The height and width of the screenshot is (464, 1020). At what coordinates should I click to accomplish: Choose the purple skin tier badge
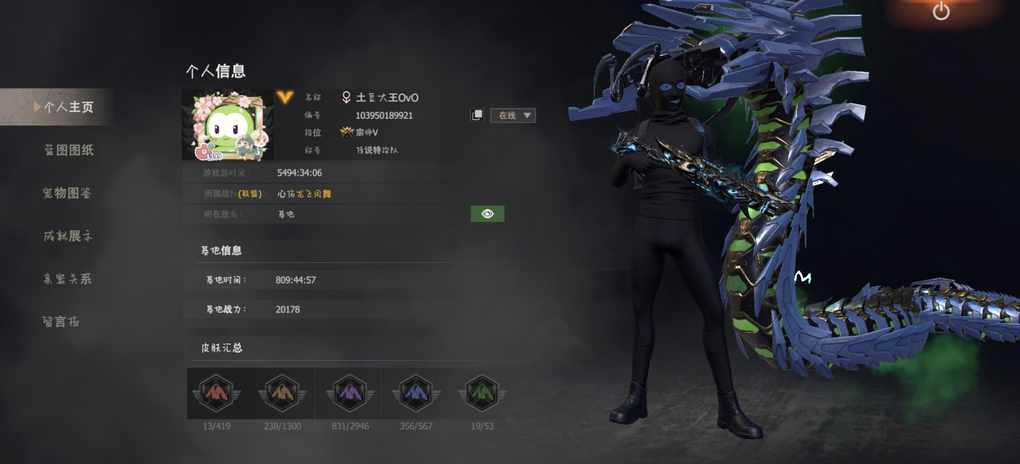point(348,393)
